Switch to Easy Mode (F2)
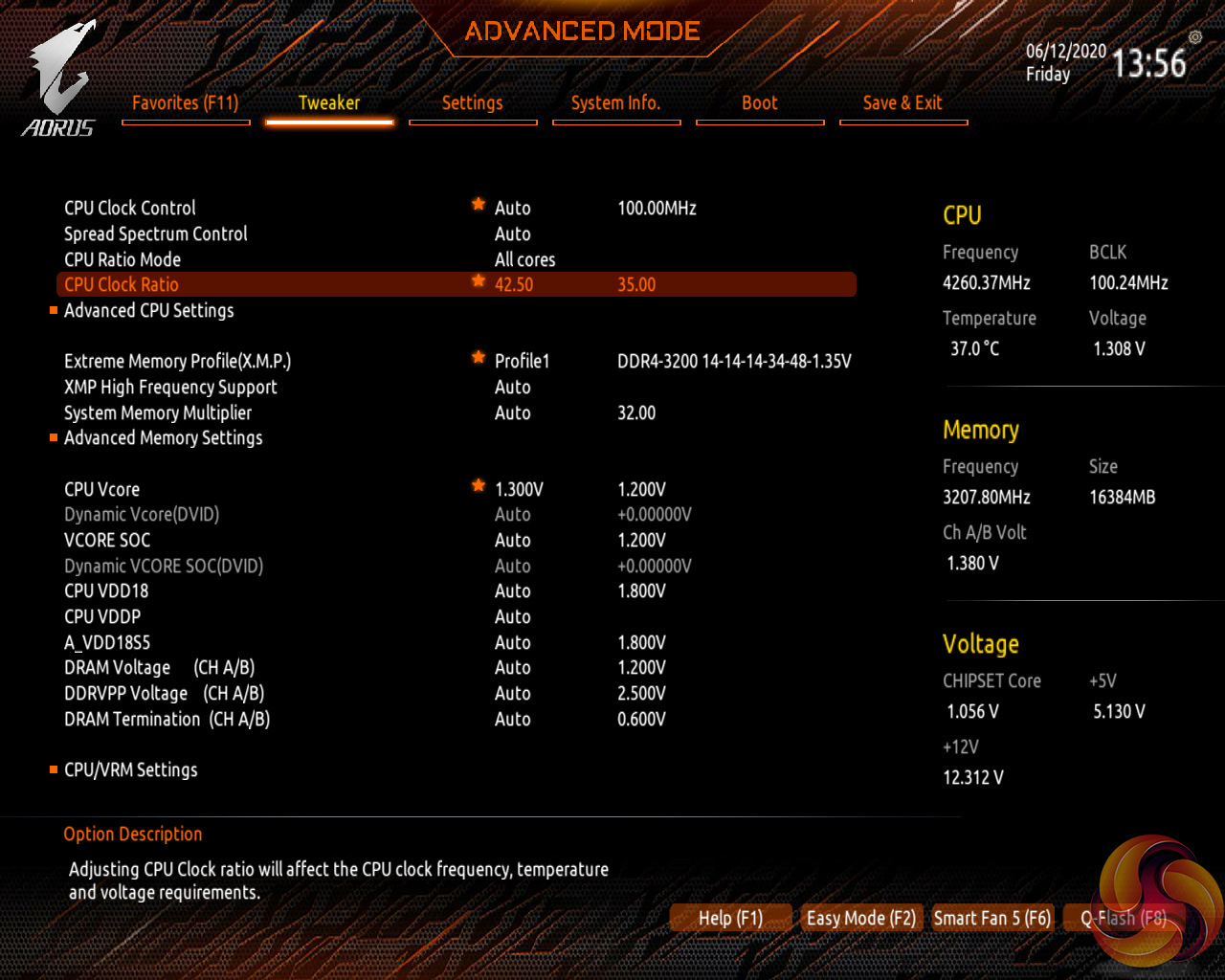Image resolution: width=1225 pixels, height=980 pixels. click(x=860, y=918)
